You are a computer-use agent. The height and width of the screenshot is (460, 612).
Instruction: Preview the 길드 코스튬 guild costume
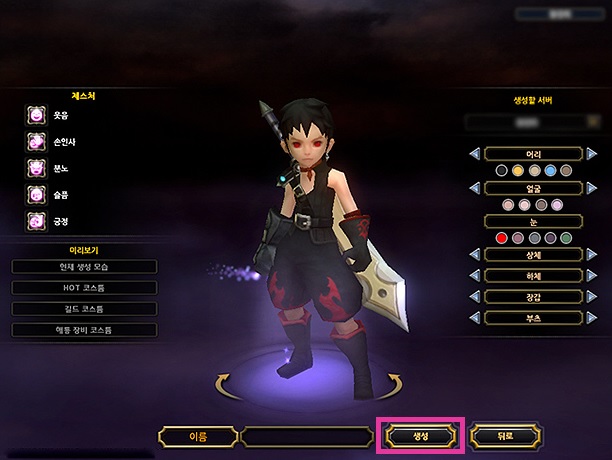pyautogui.click(x=85, y=309)
